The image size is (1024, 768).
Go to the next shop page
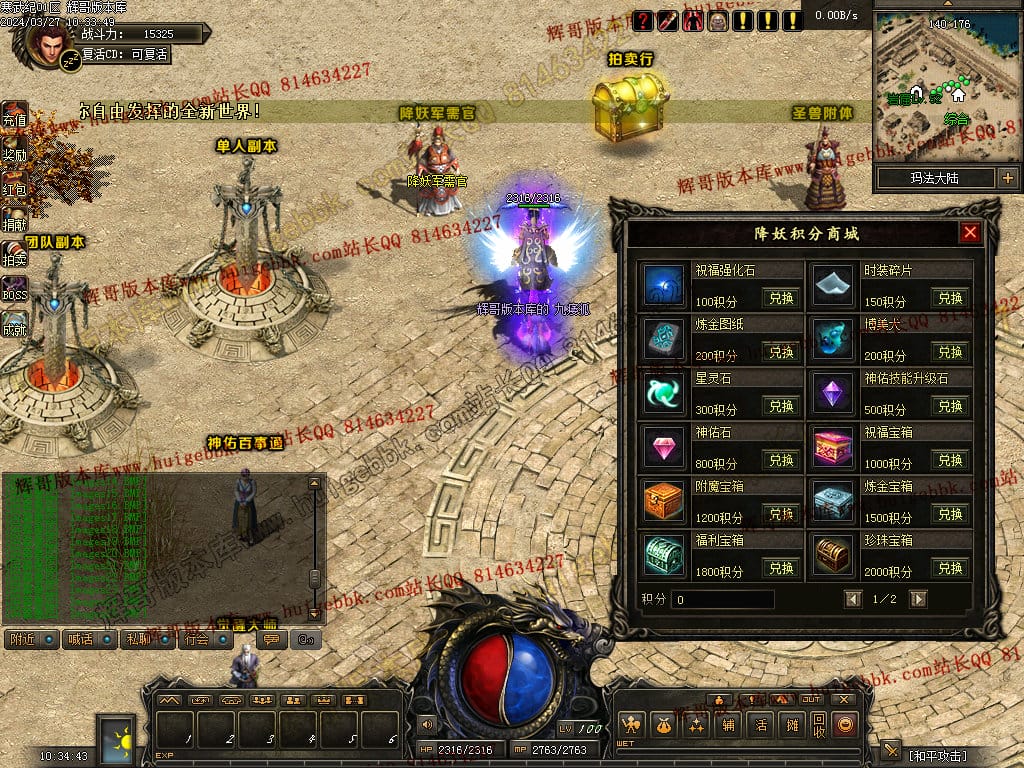[918, 599]
